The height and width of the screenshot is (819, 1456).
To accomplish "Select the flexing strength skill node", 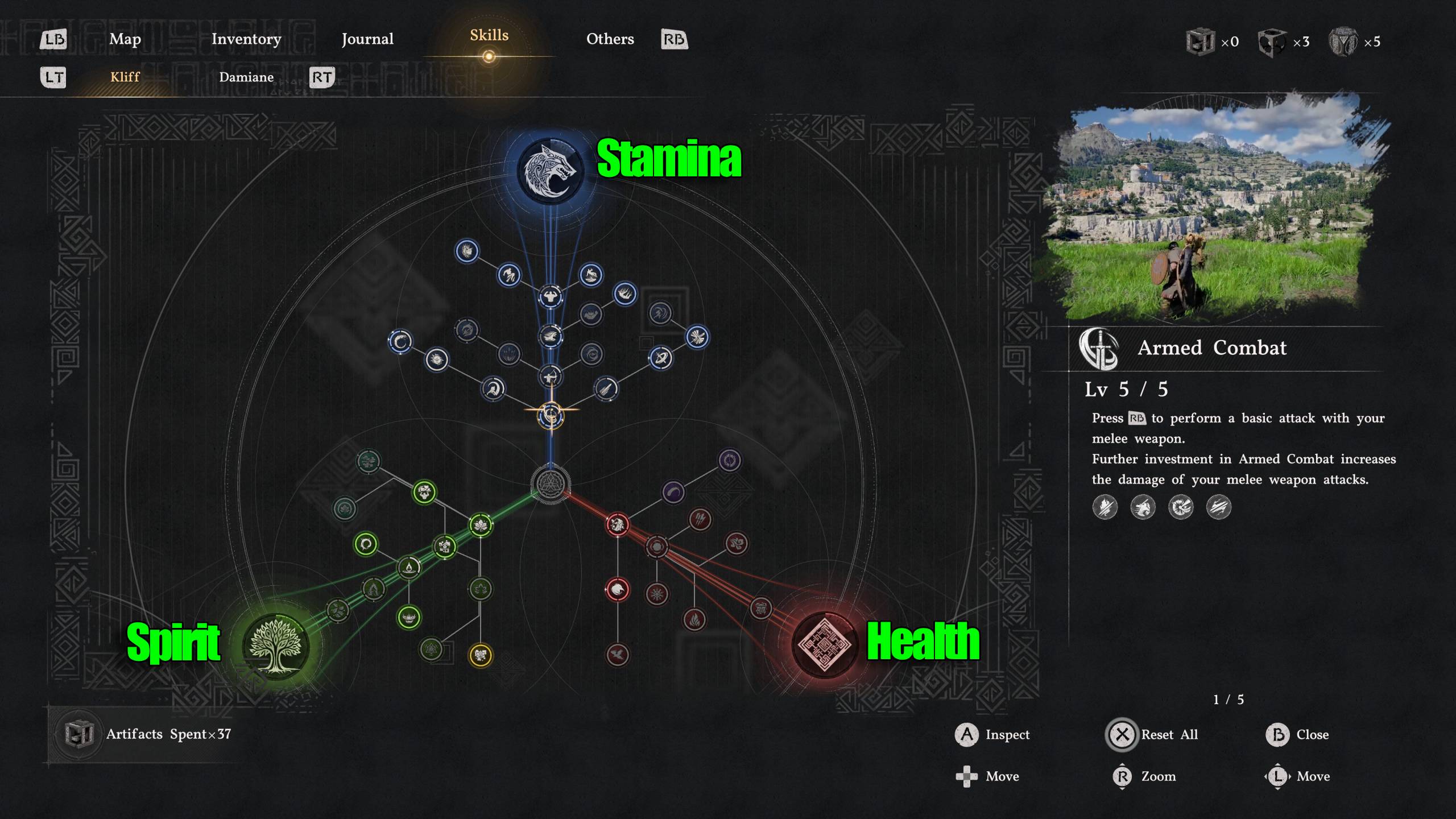I will (551, 296).
